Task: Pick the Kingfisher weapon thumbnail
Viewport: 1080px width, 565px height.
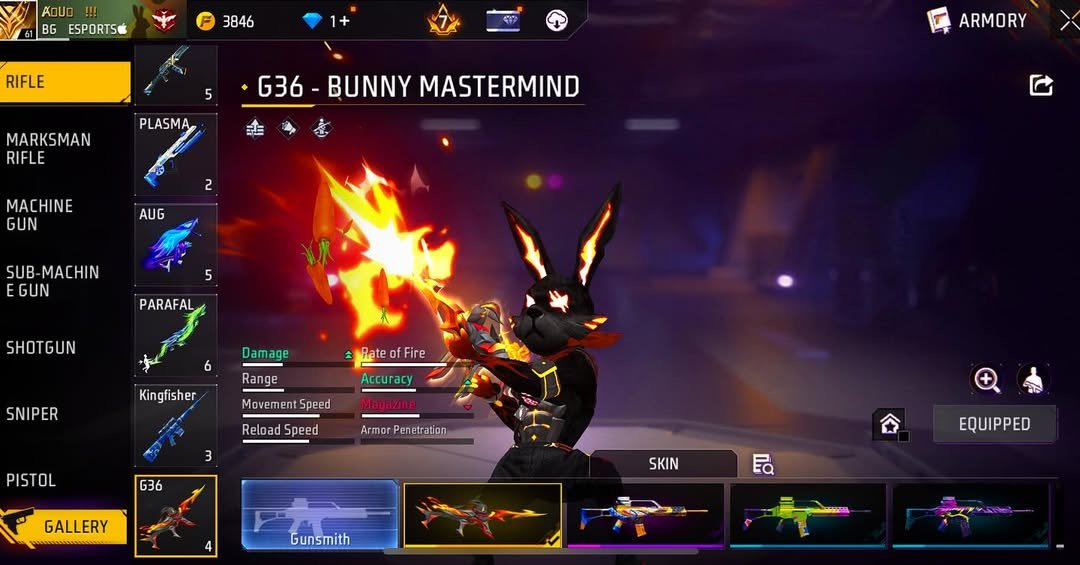Action: click(x=176, y=425)
